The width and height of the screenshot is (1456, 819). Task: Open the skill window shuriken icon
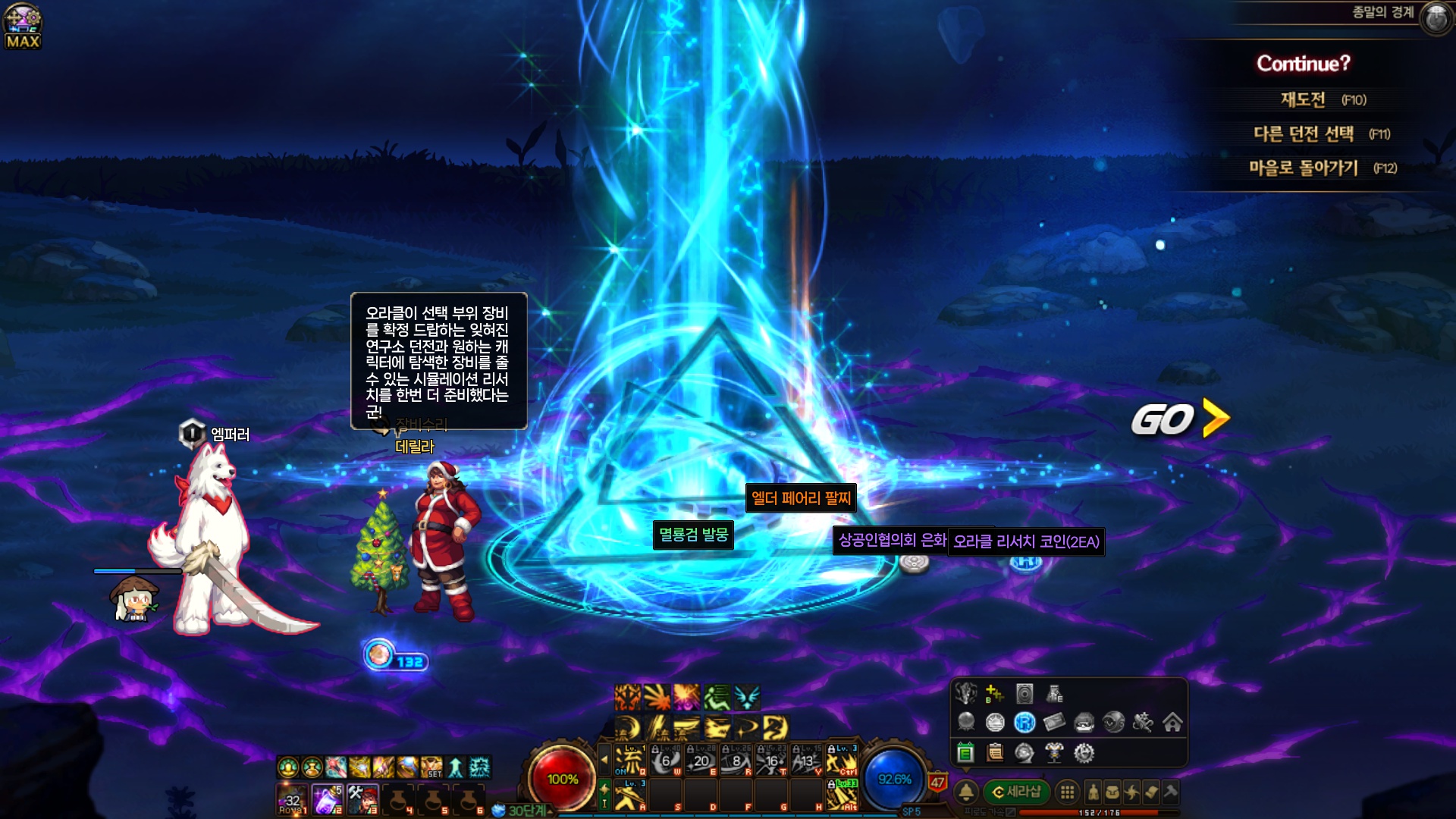point(1132,792)
